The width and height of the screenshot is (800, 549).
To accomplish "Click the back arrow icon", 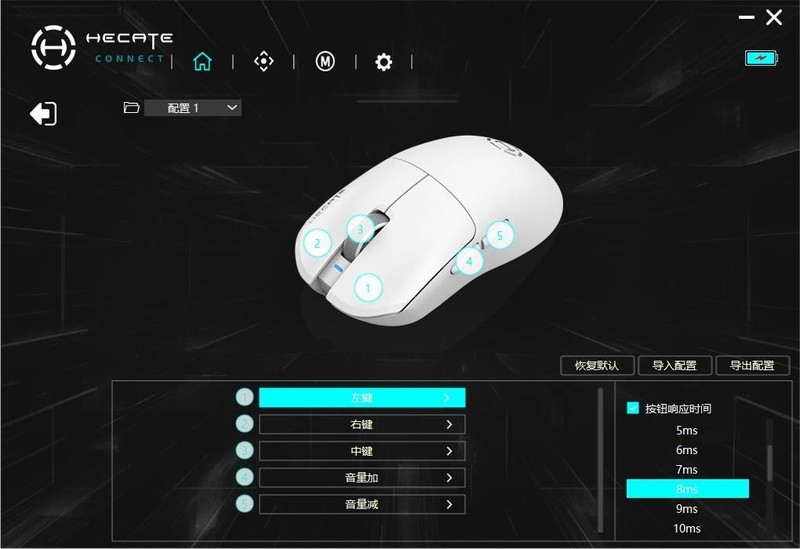I will point(43,114).
